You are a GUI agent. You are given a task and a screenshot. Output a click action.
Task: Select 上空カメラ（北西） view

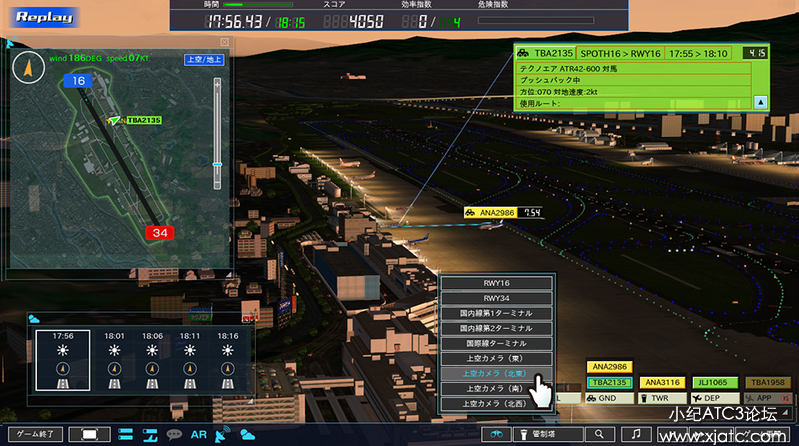click(497, 403)
